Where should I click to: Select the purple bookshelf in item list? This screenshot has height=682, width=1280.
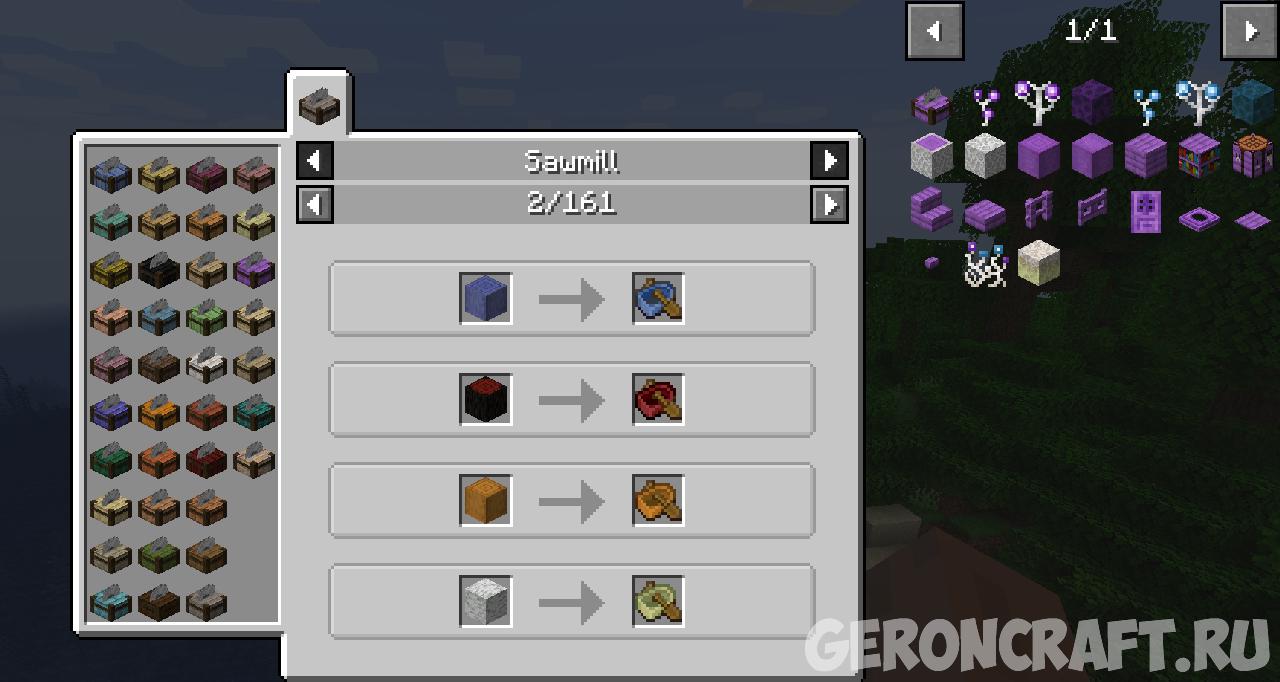coord(1198,156)
